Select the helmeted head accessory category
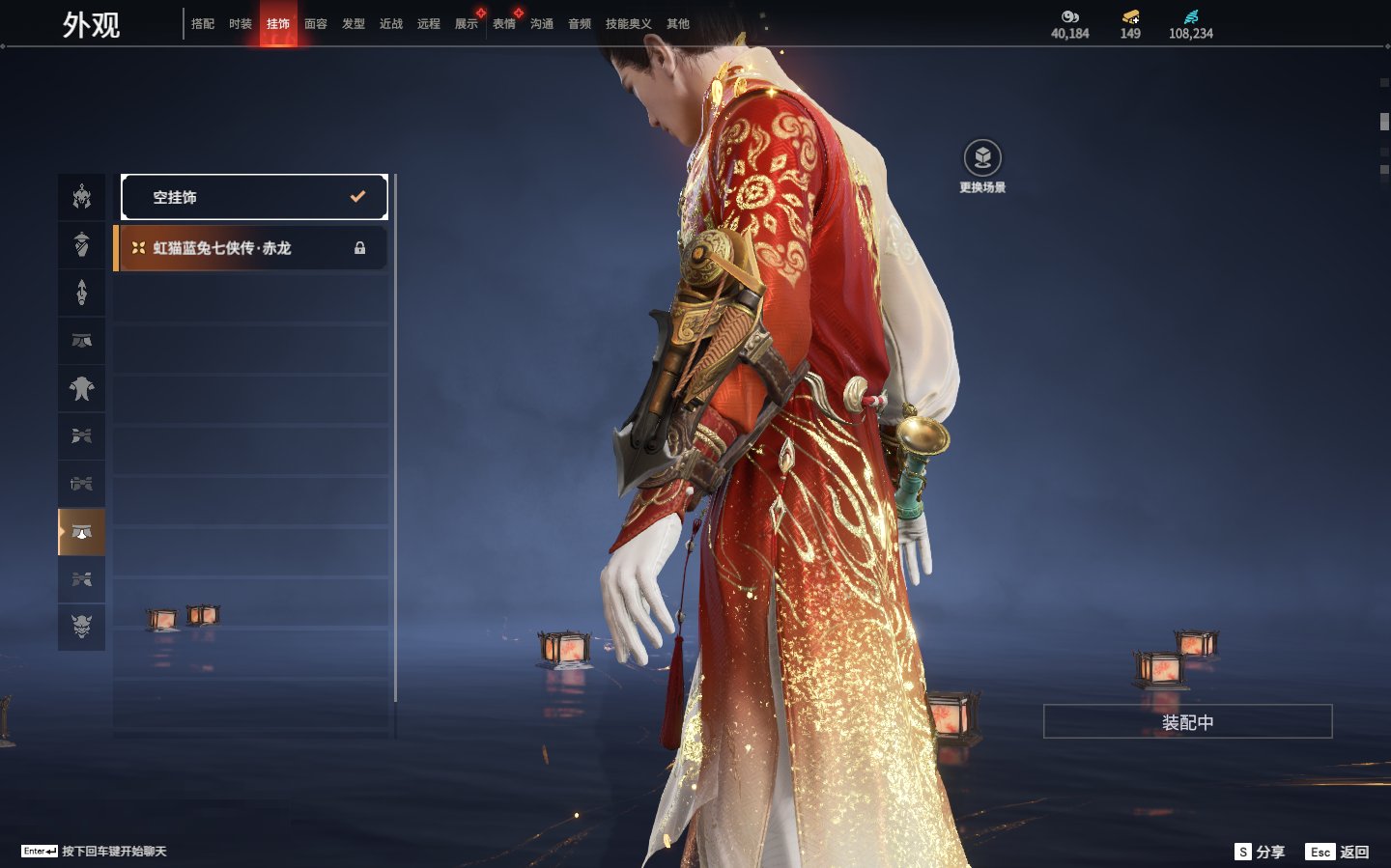Image resolution: width=1391 pixels, height=868 pixels. coord(82,197)
